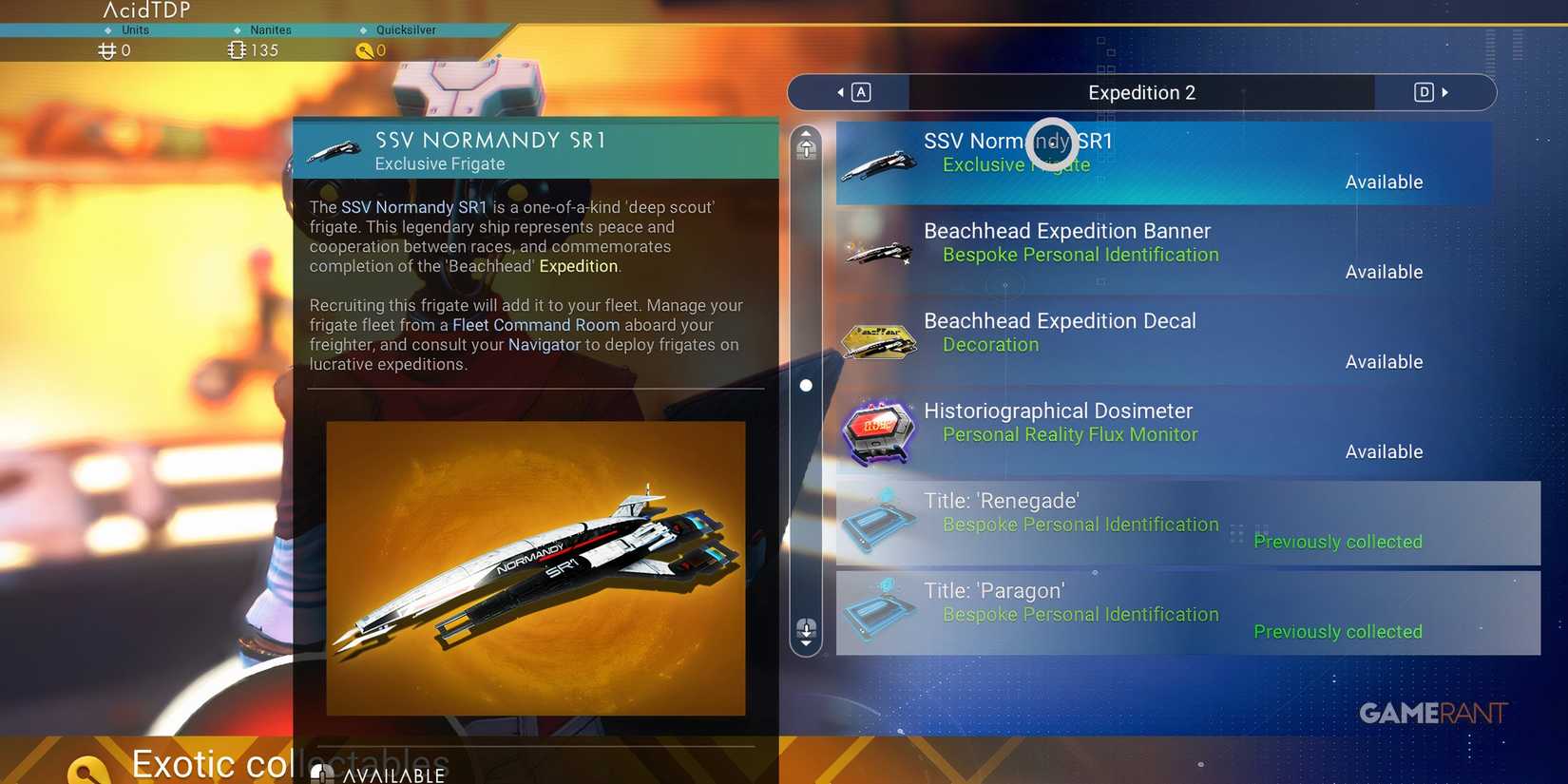Click the Beachhead Expedition Banner Available label
Screen dimensions: 1568x784
click(x=1384, y=271)
